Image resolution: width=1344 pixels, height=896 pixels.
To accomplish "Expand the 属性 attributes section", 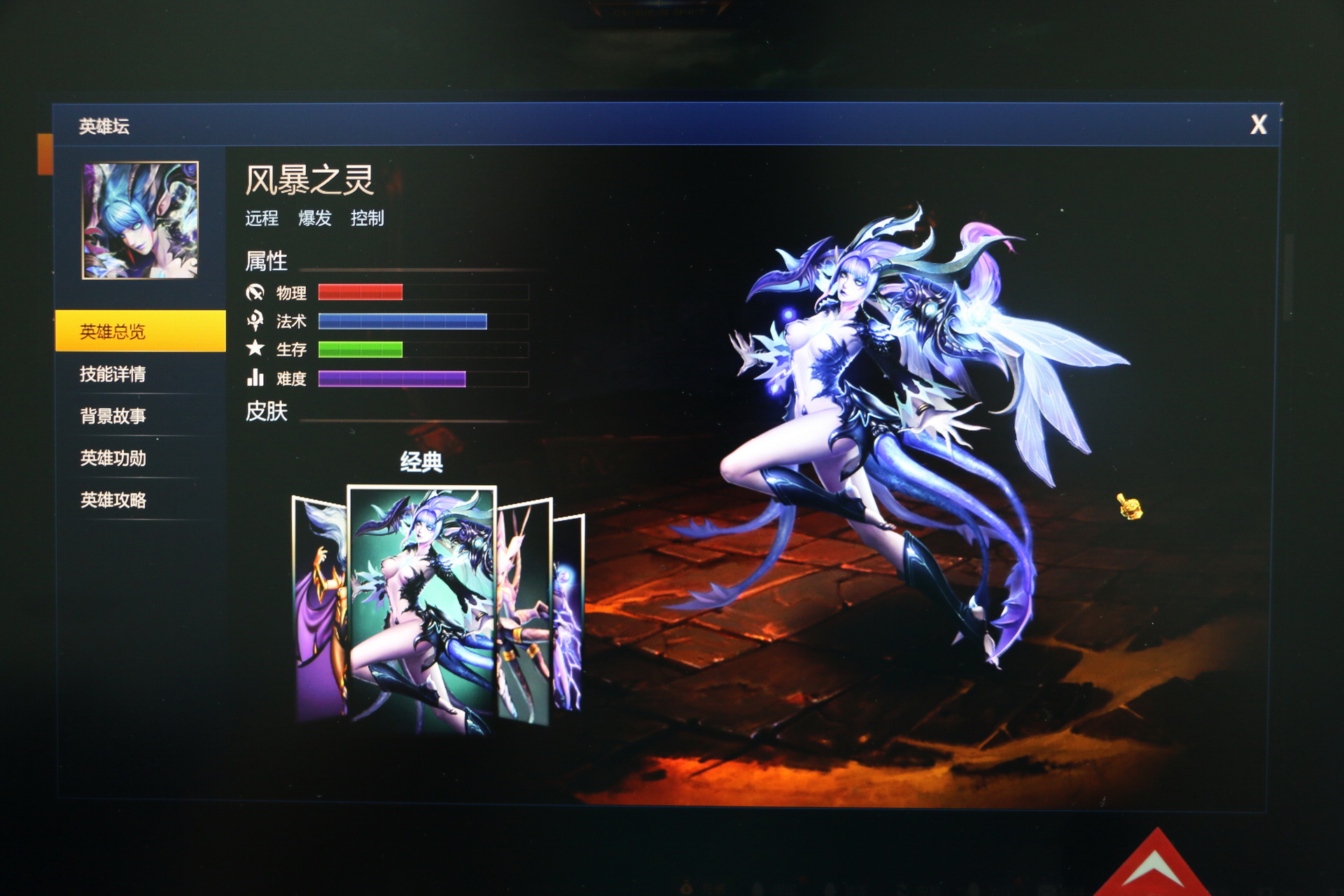I will click(x=265, y=262).
